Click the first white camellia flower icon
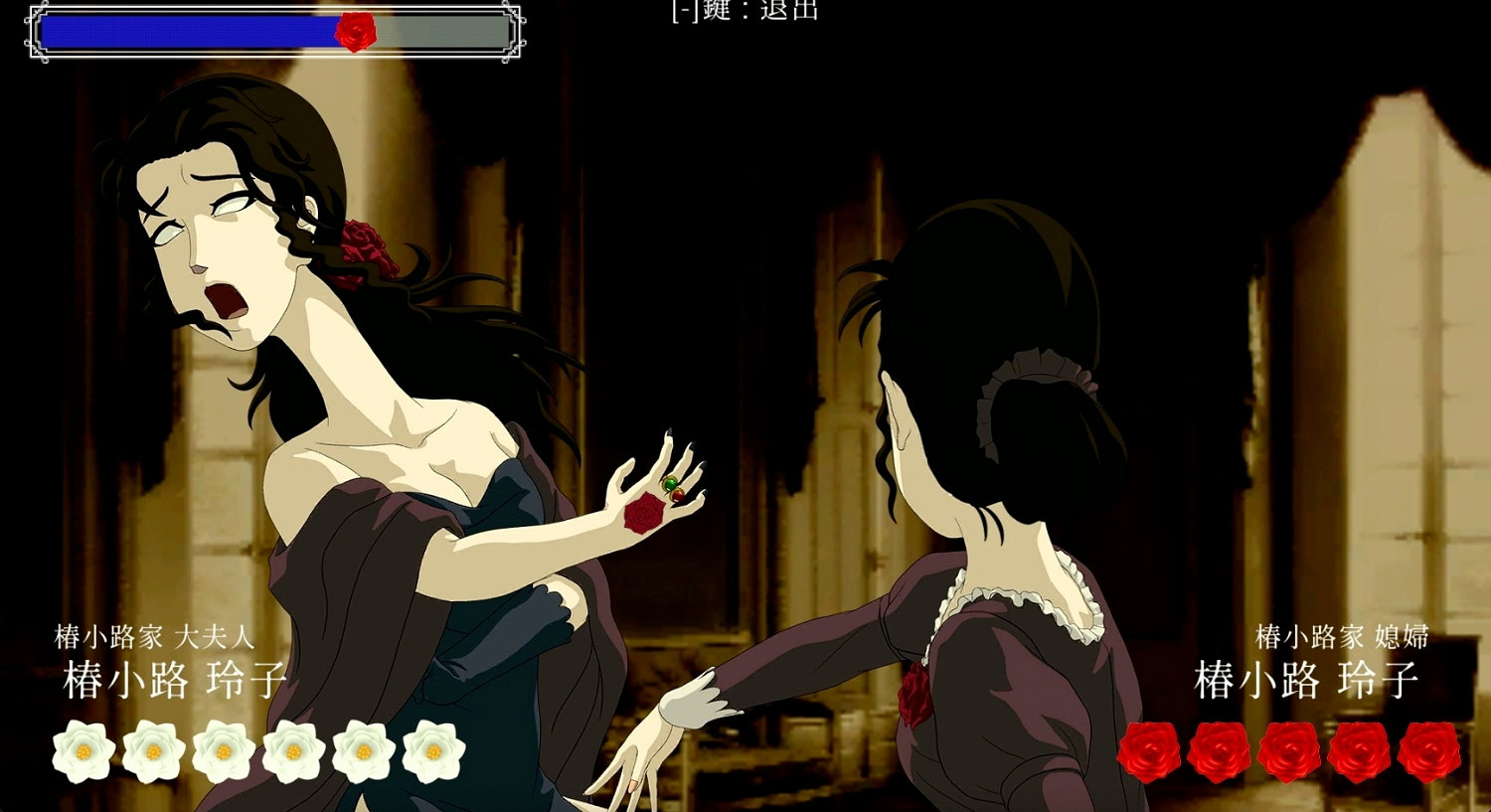 pos(85,753)
